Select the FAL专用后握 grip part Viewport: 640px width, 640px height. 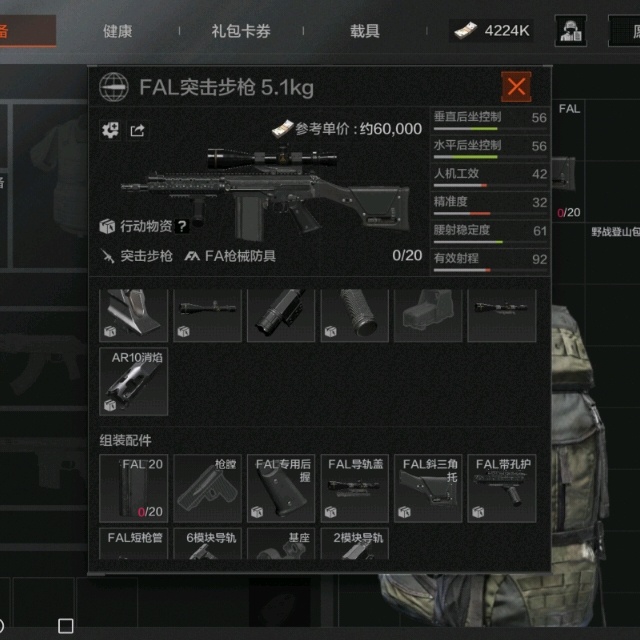pos(282,488)
